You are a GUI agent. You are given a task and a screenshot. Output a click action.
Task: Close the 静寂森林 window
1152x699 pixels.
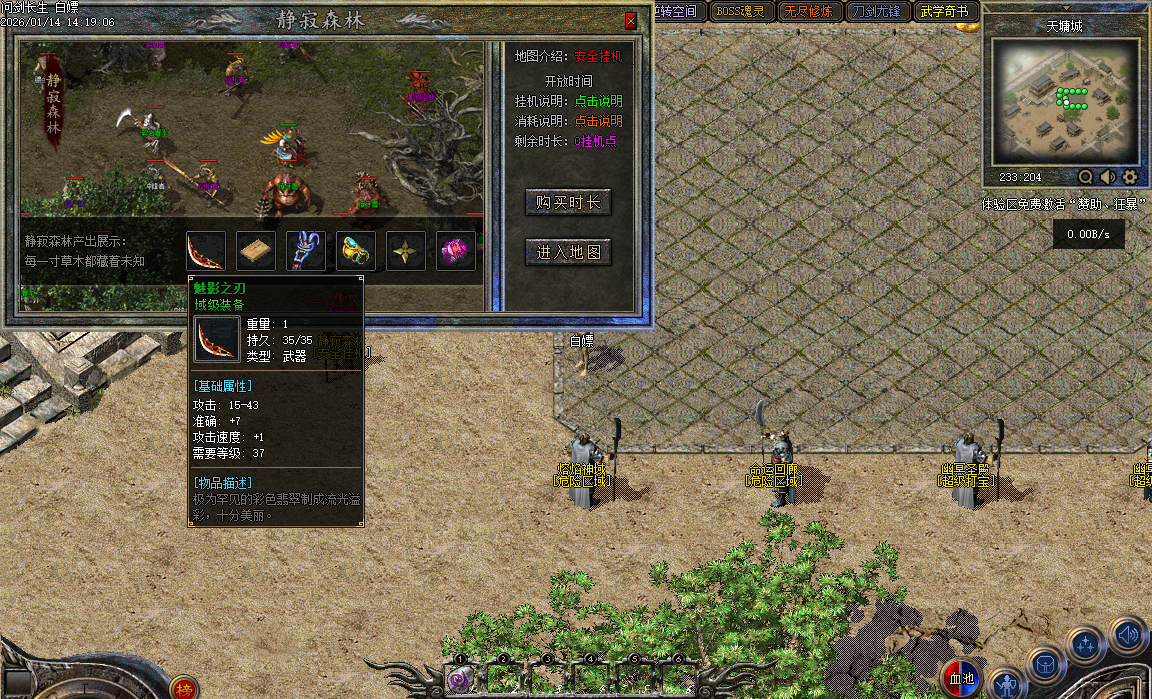(x=630, y=20)
